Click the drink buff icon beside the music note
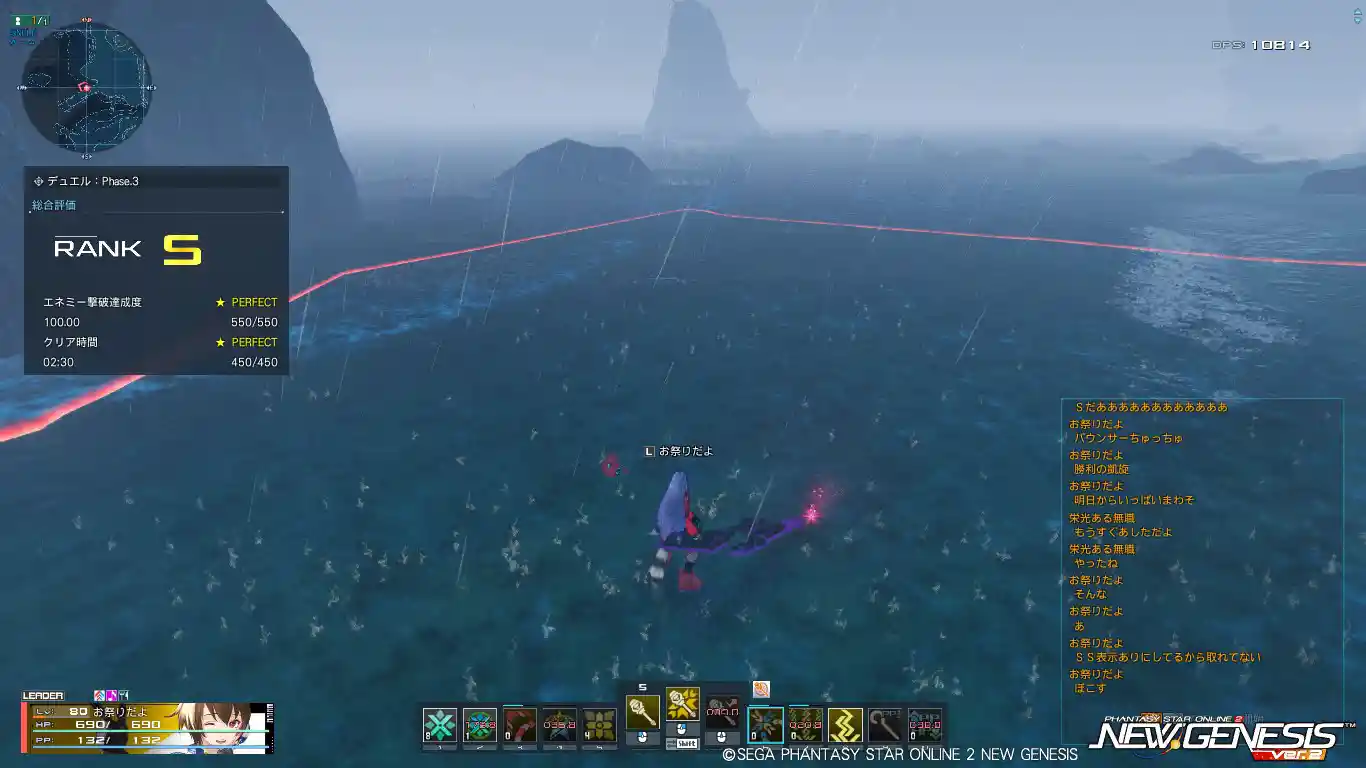 (x=122, y=695)
